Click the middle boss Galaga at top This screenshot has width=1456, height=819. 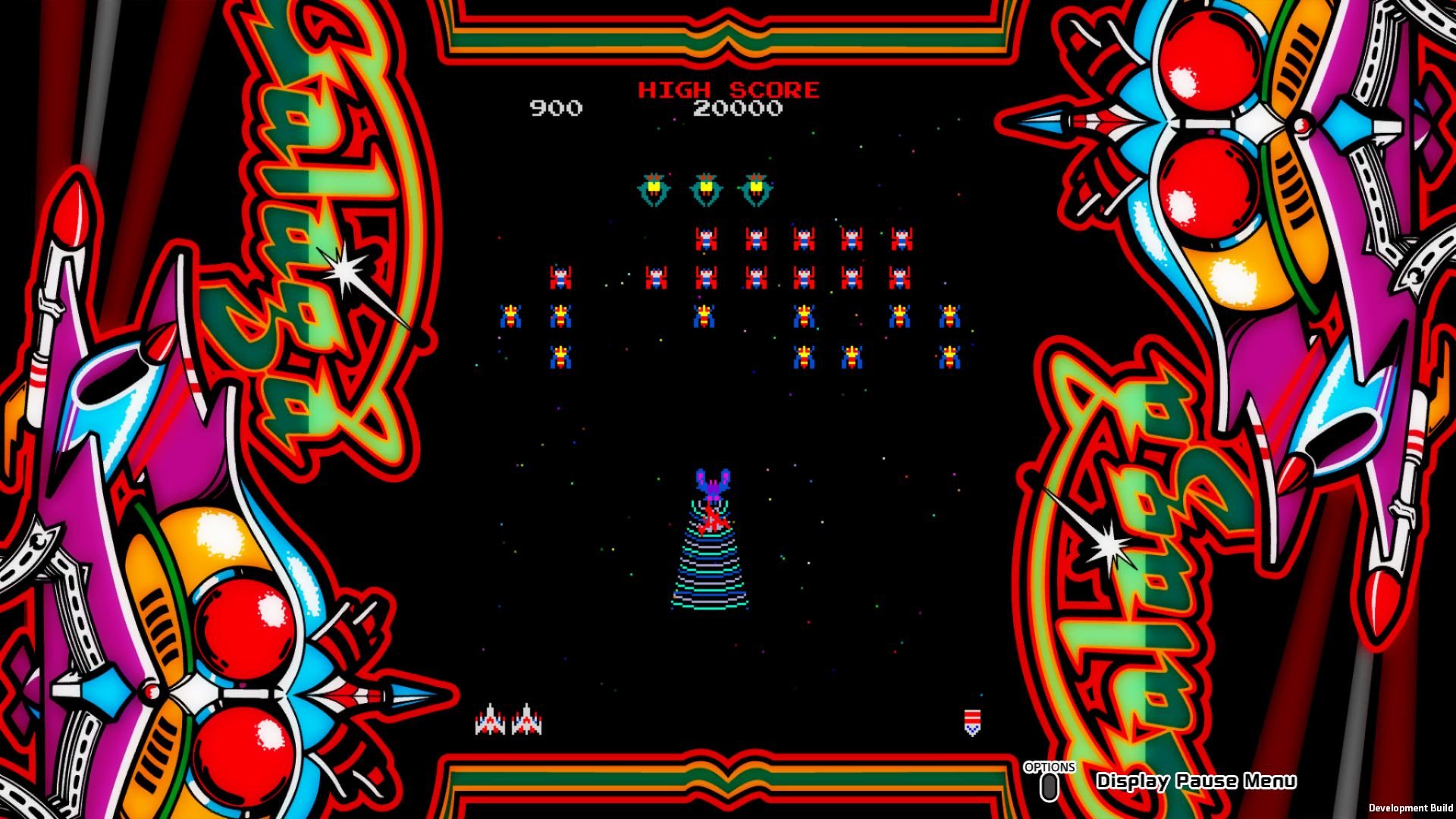coord(706,187)
